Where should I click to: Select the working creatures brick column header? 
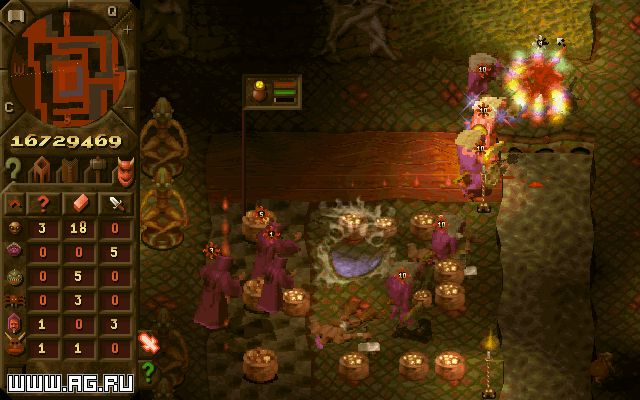[x=82, y=202]
